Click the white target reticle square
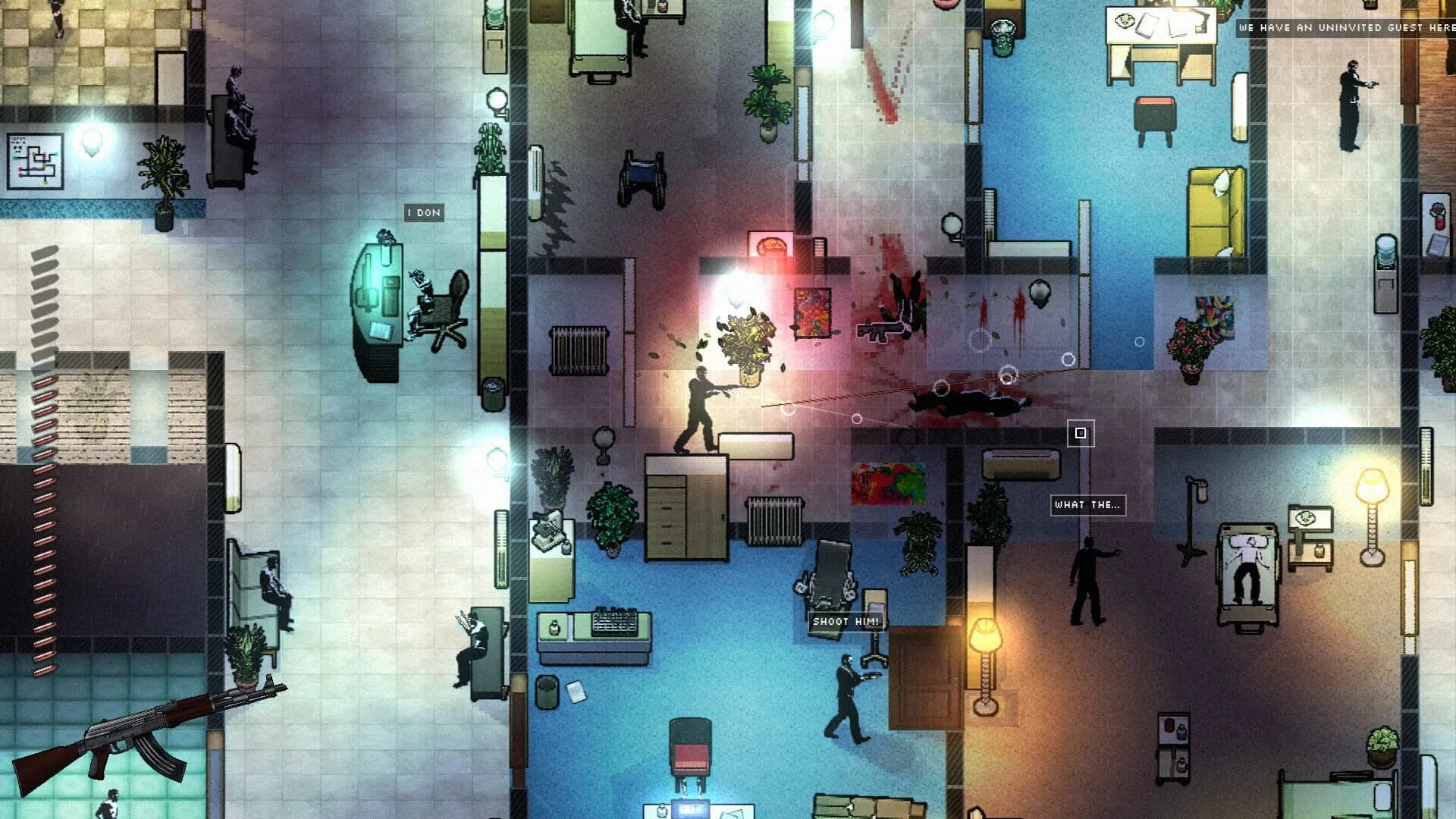The width and height of the screenshot is (1456, 819). [x=1082, y=433]
